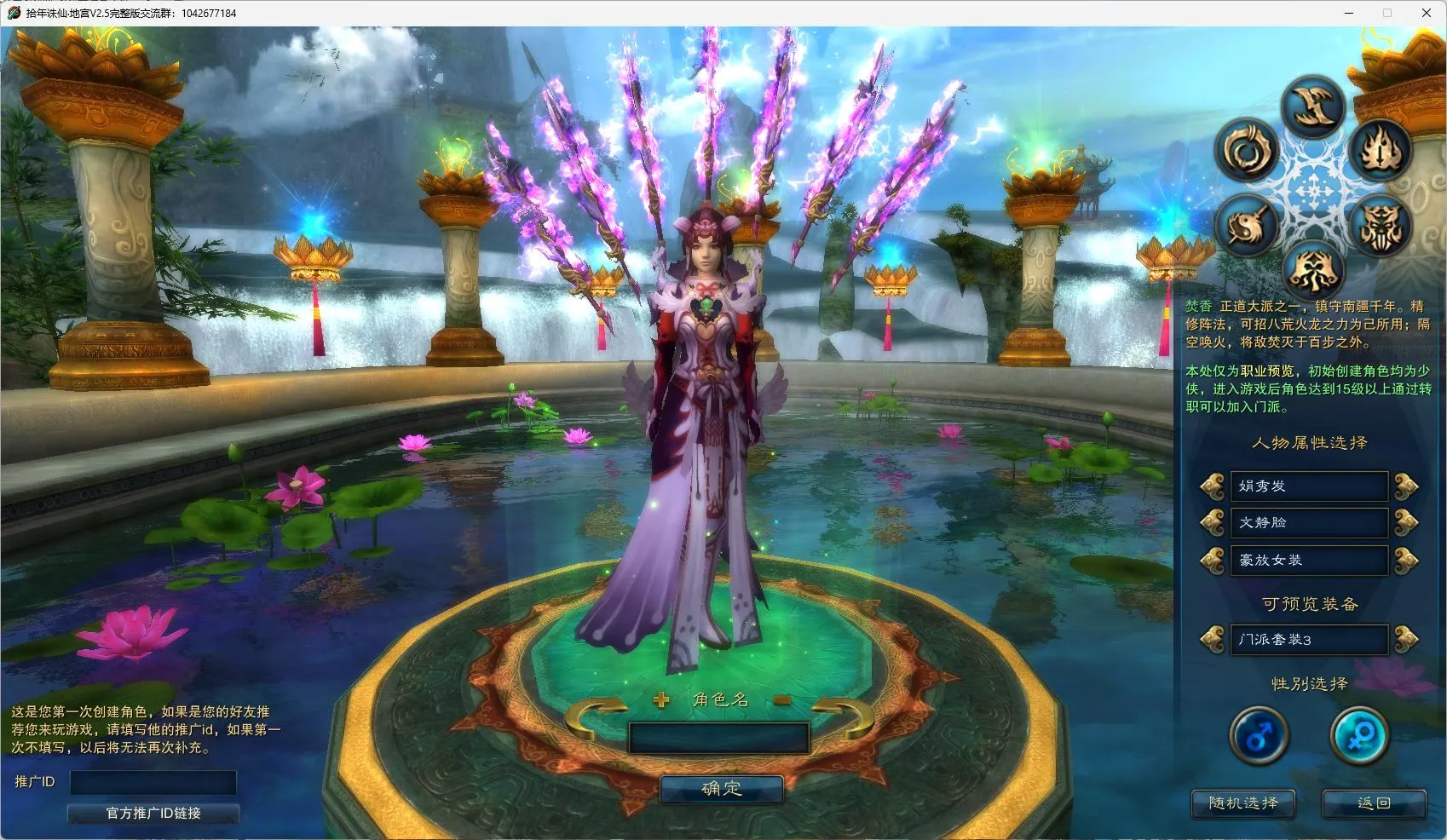Pick the demon mask class icon
The width and height of the screenshot is (1447, 840).
click(x=1381, y=226)
